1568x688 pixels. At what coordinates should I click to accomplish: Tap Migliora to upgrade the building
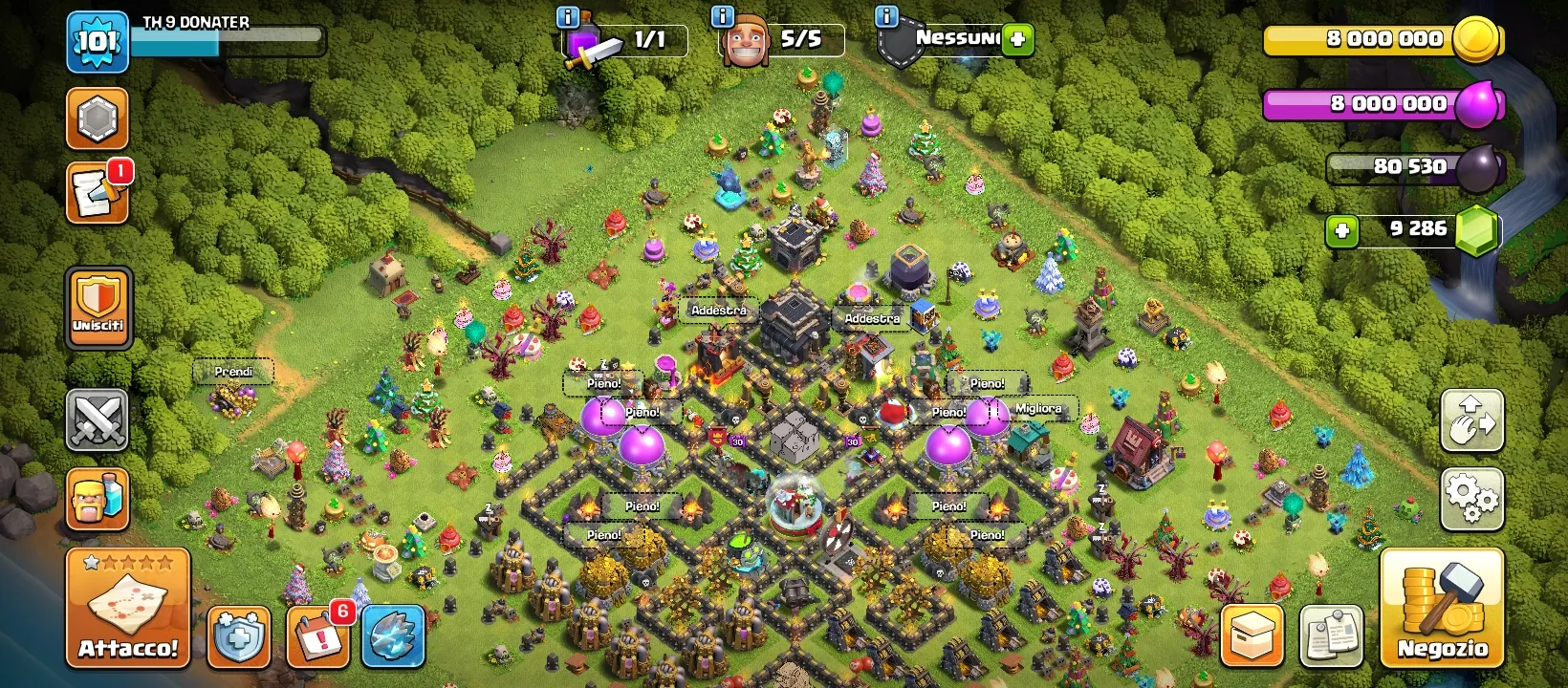(1037, 407)
